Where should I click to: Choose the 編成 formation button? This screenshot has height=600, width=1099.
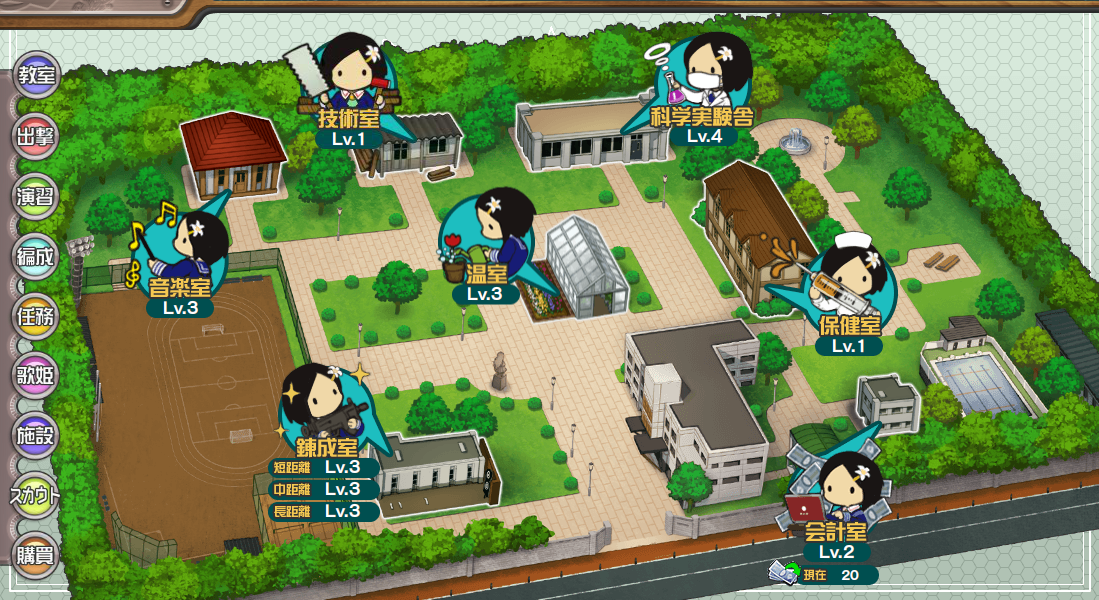(x=37, y=256)
